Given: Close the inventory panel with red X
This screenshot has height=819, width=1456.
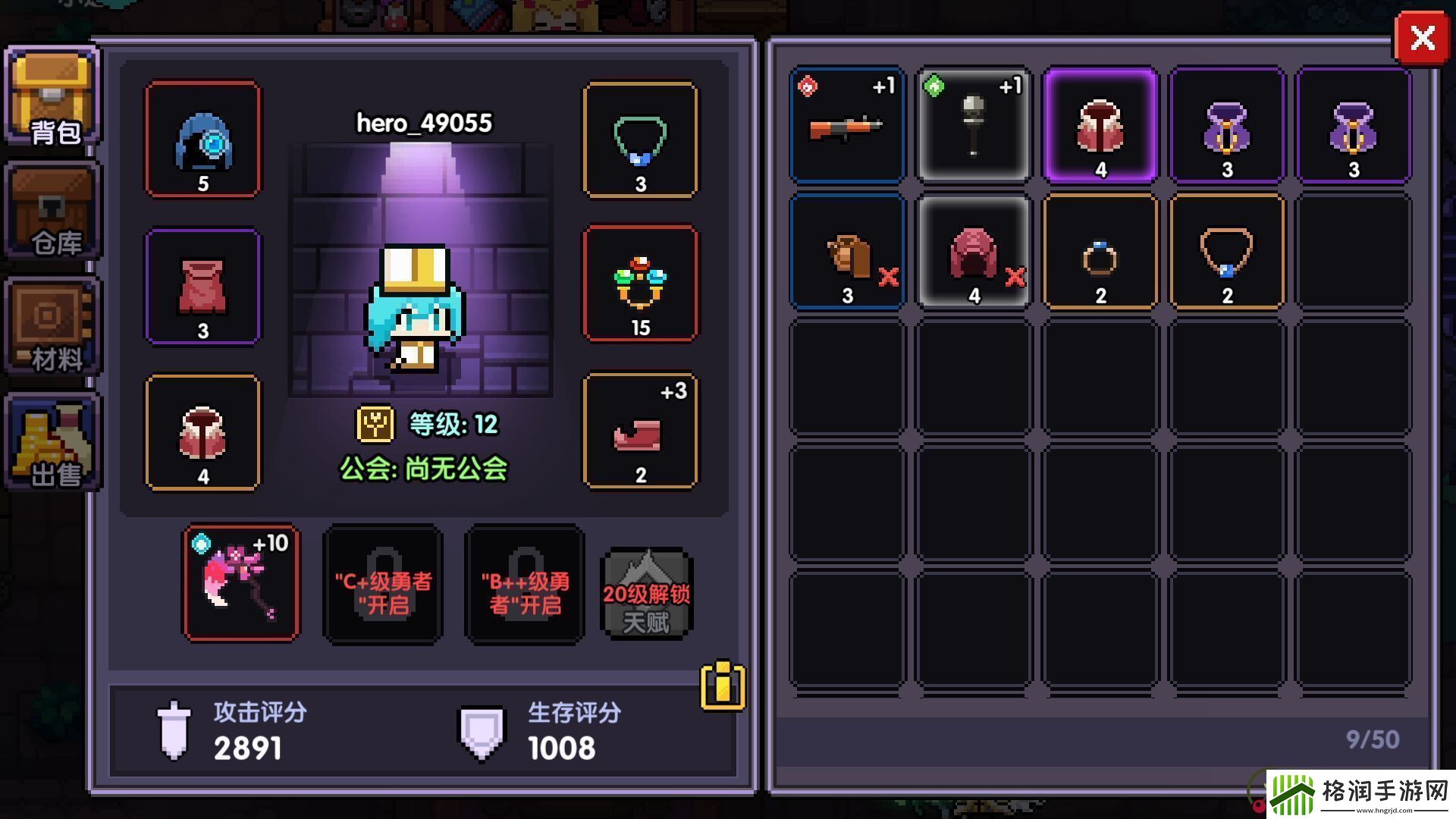Looking at the screenshot, I should click(1422, 39).
